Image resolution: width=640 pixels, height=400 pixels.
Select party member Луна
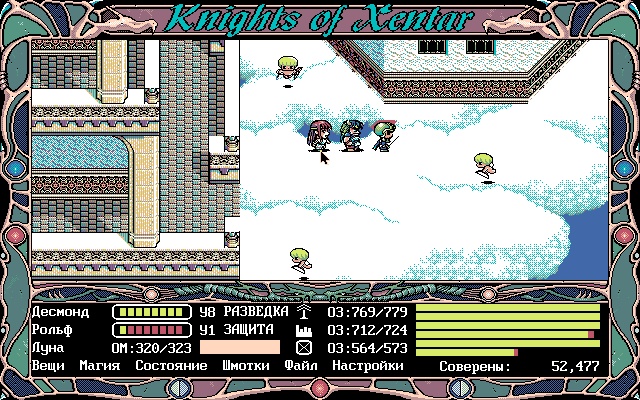click(x=46, y=348)
